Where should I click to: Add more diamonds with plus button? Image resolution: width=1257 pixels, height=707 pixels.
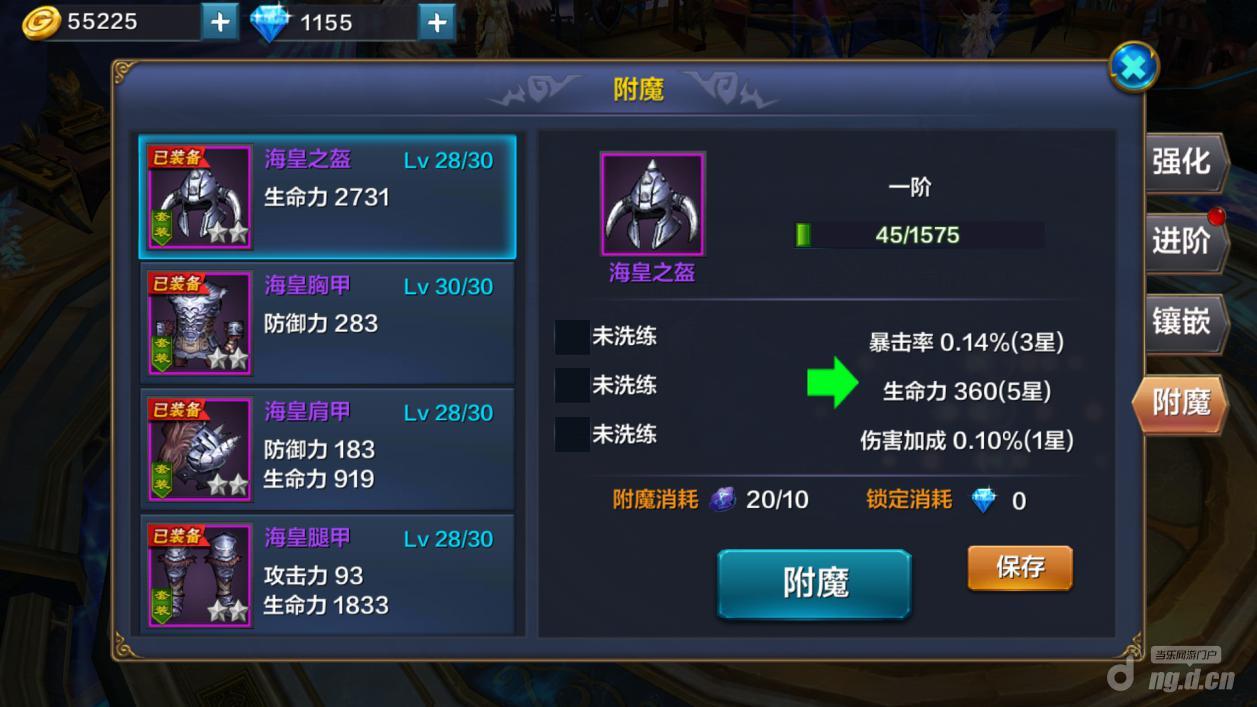tap(437, 22)
